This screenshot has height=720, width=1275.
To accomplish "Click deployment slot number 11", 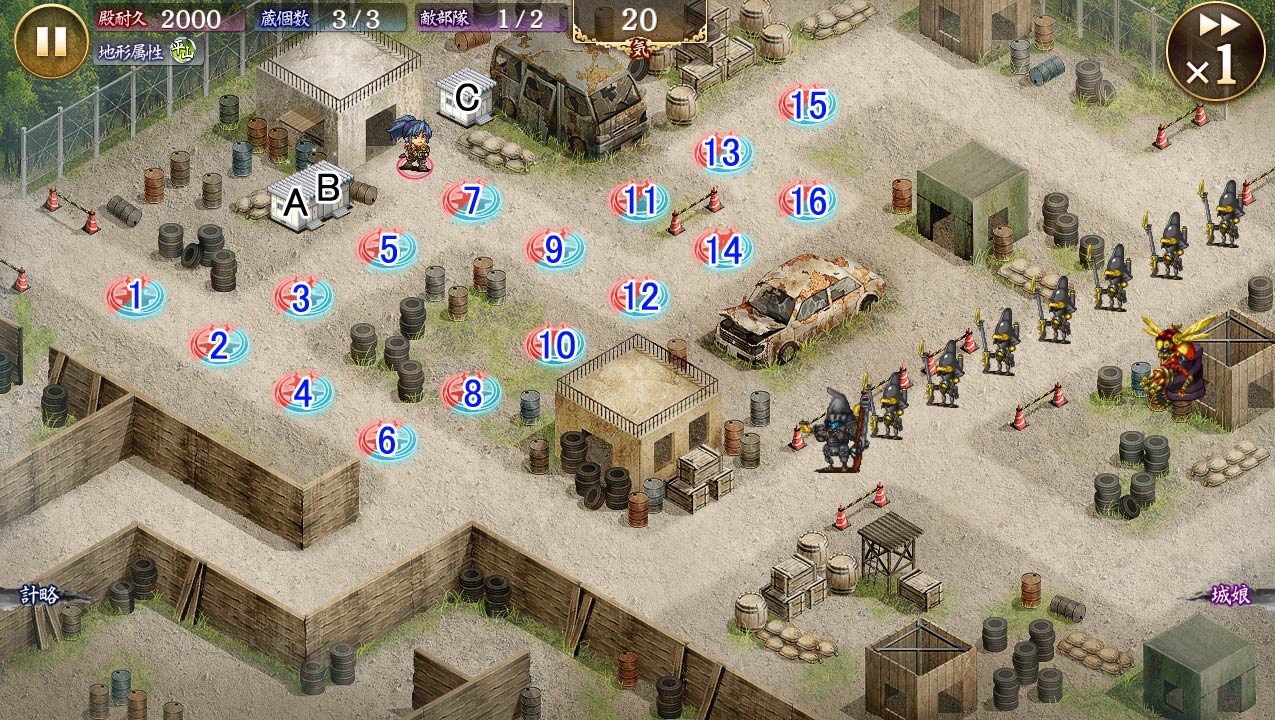I will [x=639, y=201].
